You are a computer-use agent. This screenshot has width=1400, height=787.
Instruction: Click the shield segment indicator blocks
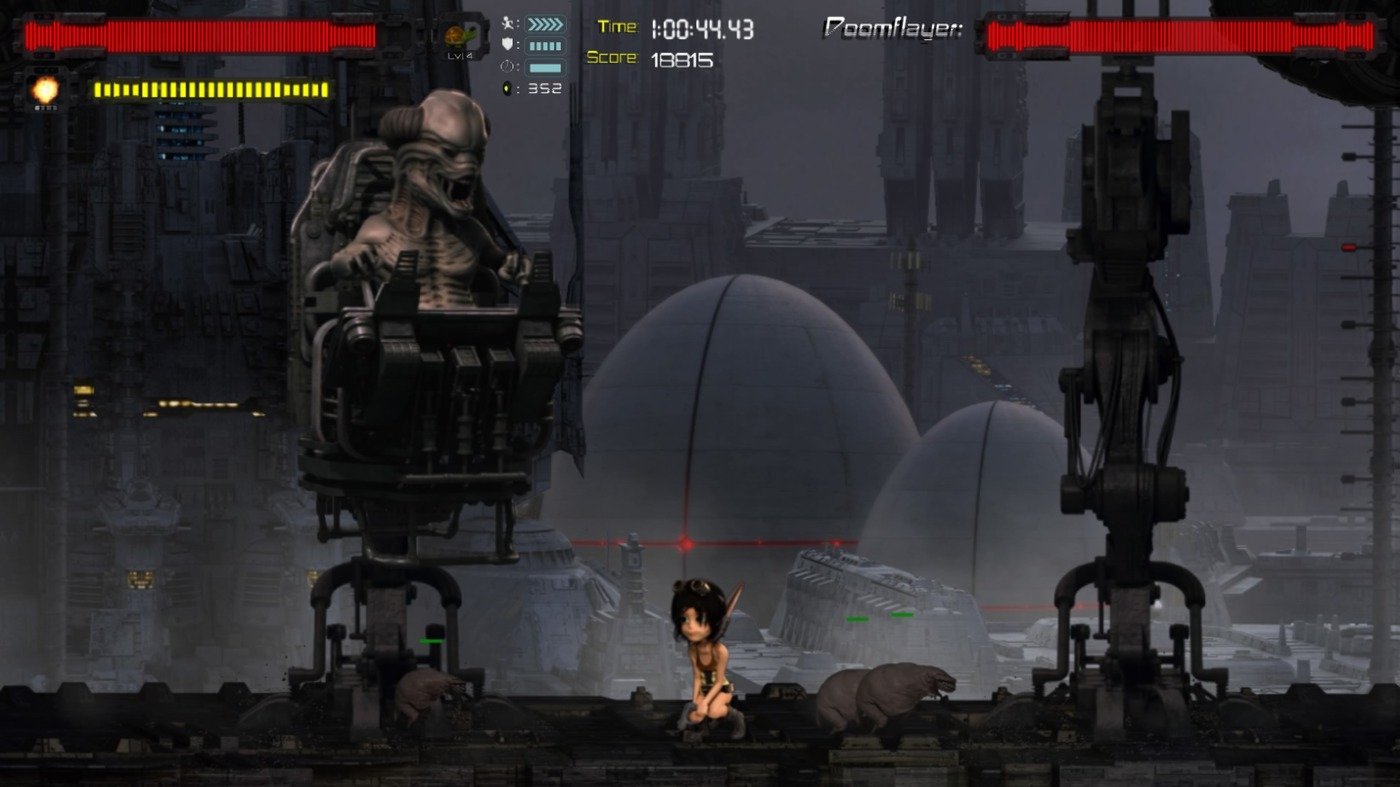pyautogui.click(x=546, y=44)
